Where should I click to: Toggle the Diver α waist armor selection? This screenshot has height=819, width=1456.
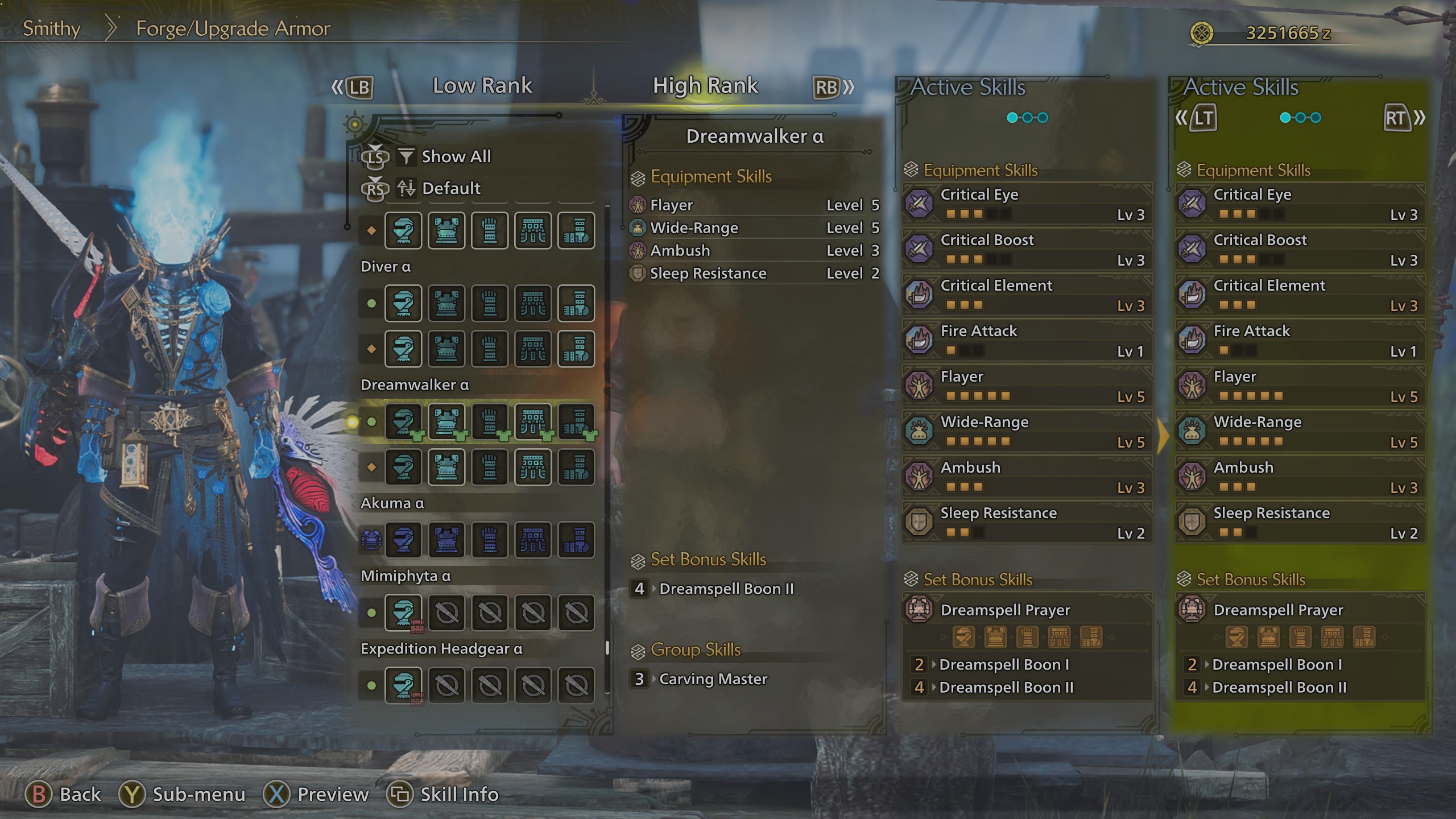pyautogui.click(x=533, y=304)
